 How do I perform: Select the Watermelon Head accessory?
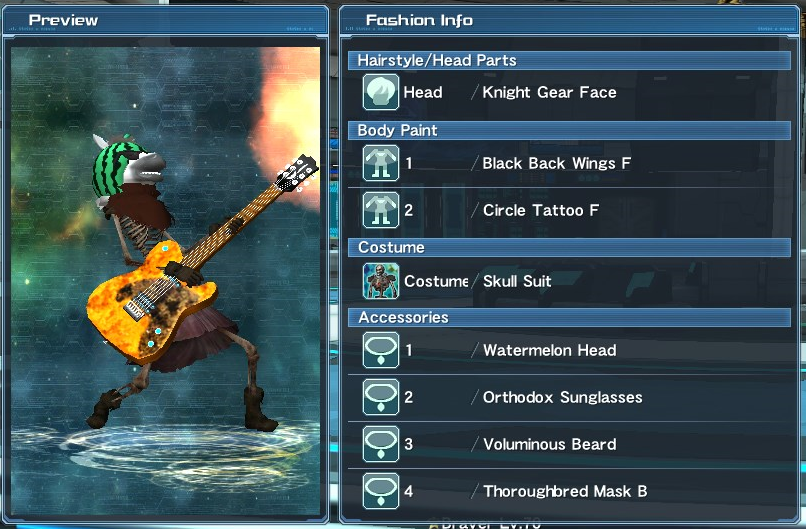click(549, 351)
